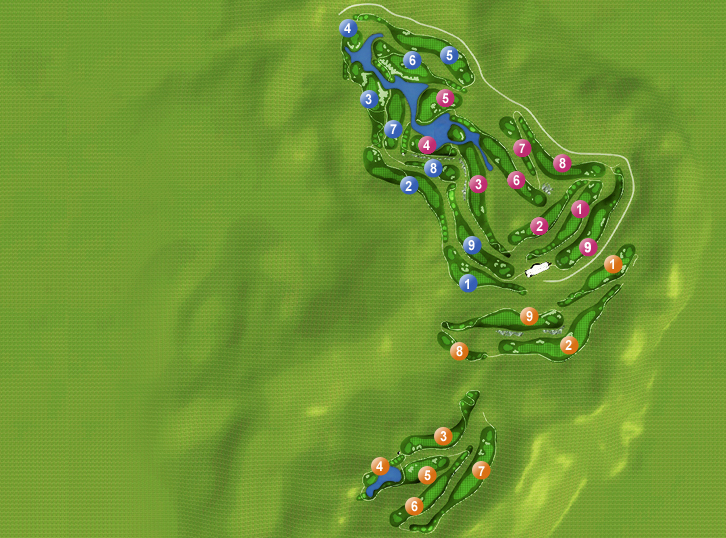
Task: Select the blue hole 6 marker
Action: 412,60
